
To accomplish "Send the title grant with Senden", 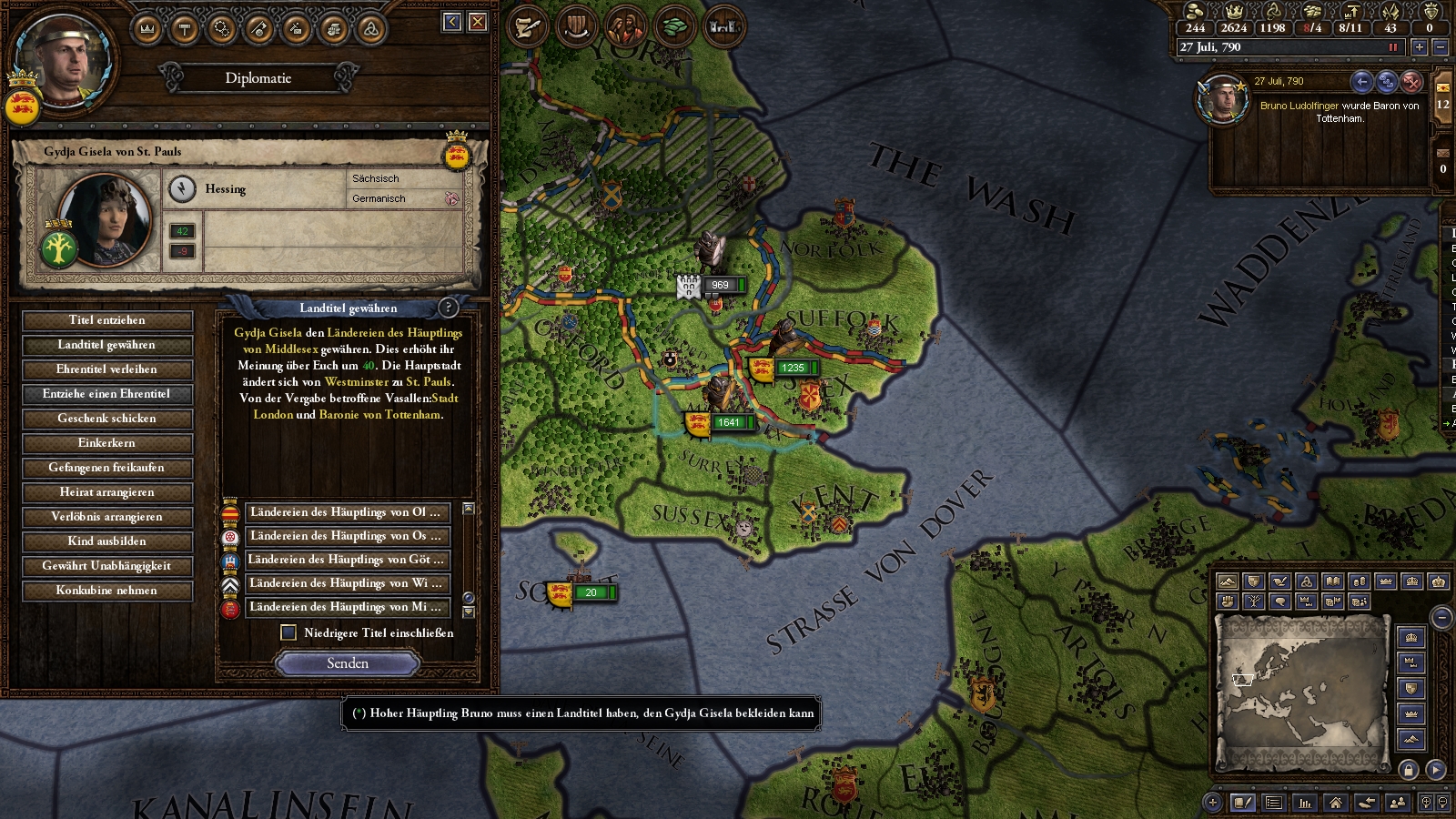I will pyautogui.click(x=348, y=663).
